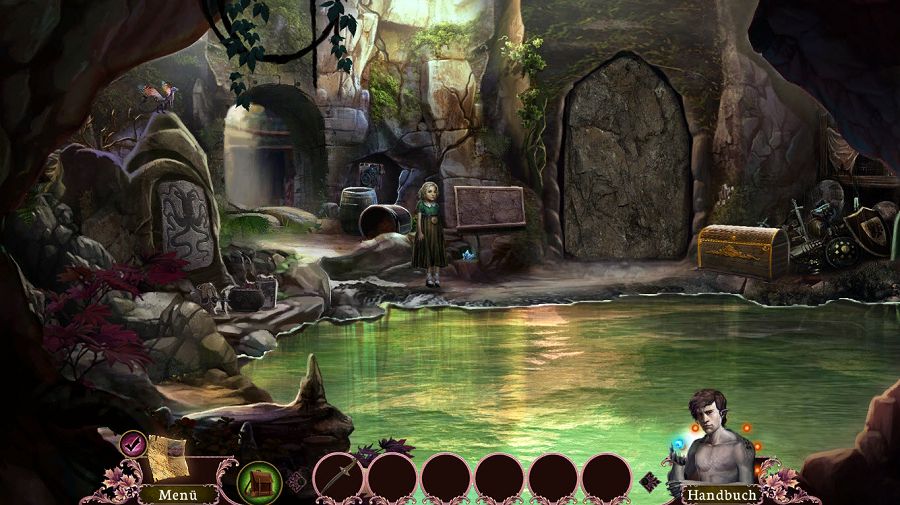Screen dimensions: 900x505
Task: Click the inventory's left scroll ornament
Action: 297,481
